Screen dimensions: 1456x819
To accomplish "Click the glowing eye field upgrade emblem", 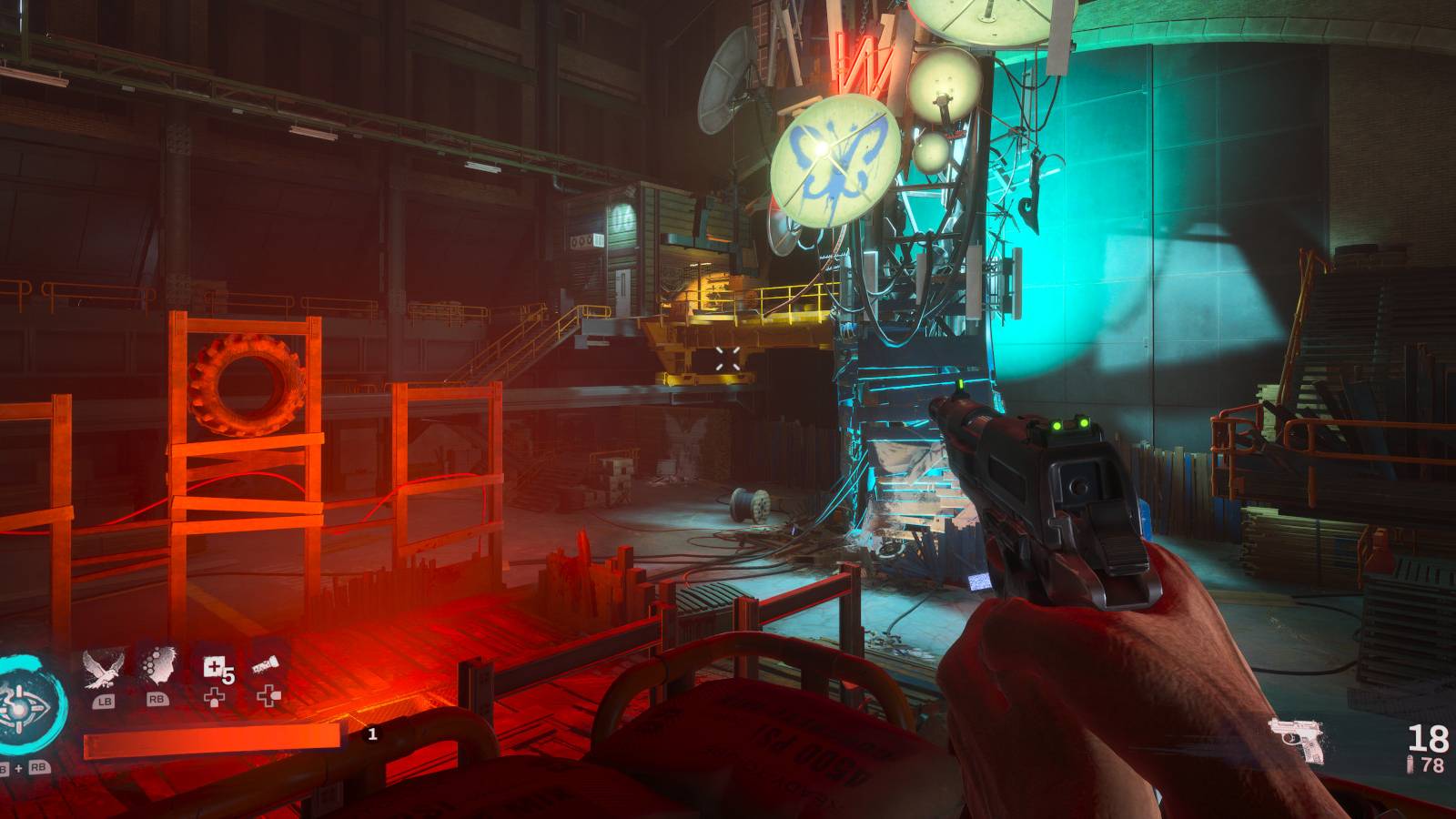I will pyautogui.click(x=18, y=708).
